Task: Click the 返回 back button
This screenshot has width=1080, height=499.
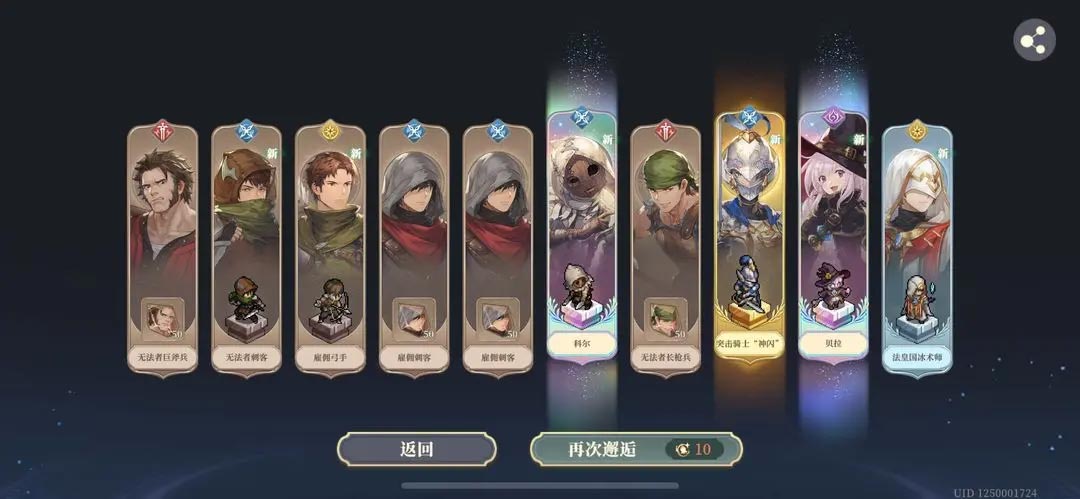Action: coord(416,449)
